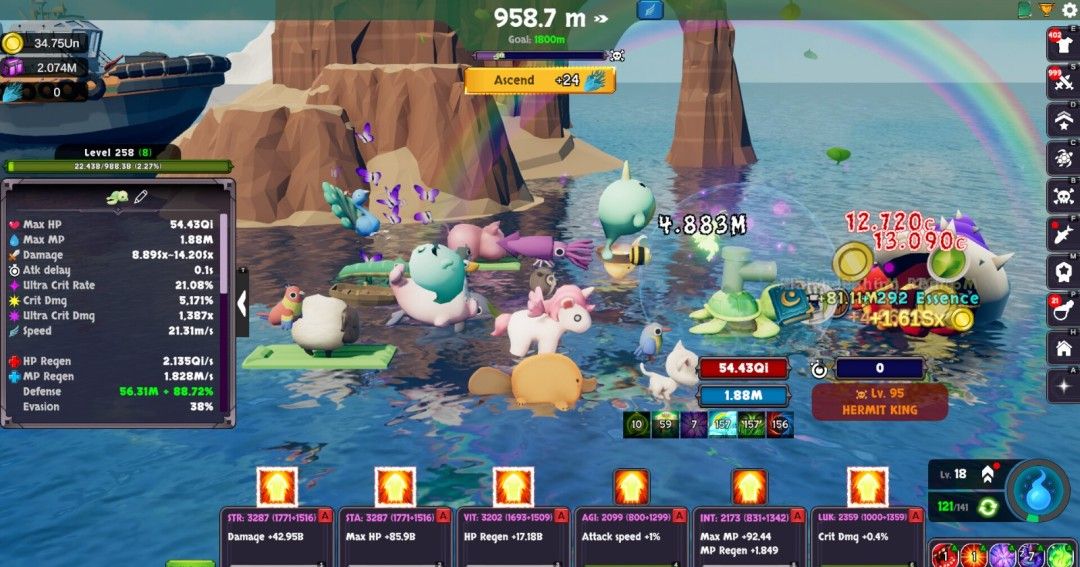
Task: Open the skull and crossbones menu
Action: (x=1062, y=194)
